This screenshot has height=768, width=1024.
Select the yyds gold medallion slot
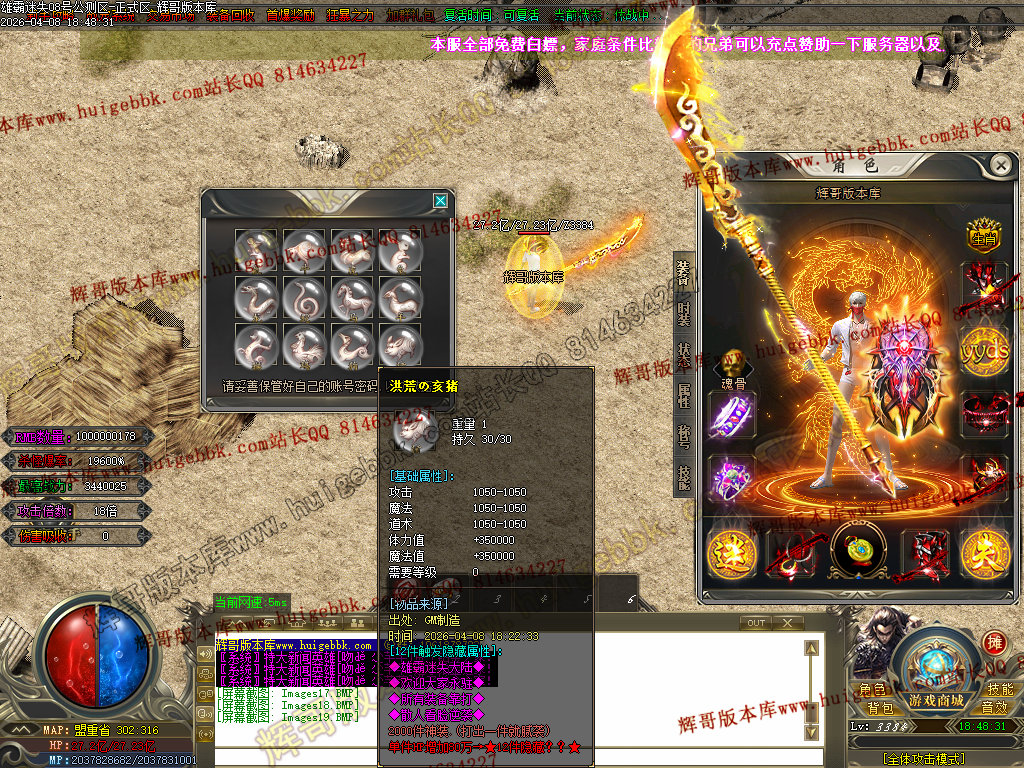pos(984,350)
